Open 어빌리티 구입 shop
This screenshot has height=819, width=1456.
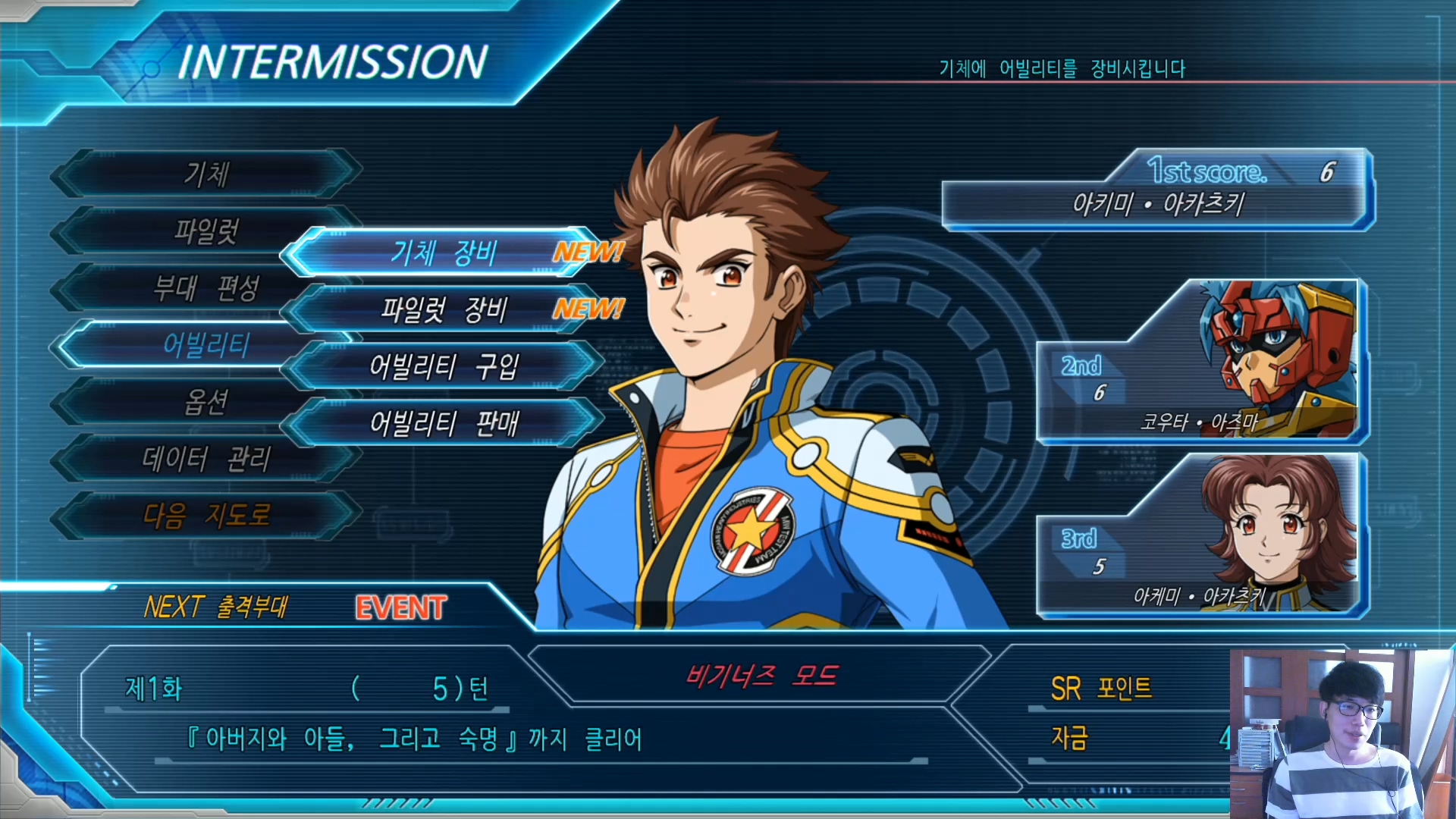(x=444, y=366)
